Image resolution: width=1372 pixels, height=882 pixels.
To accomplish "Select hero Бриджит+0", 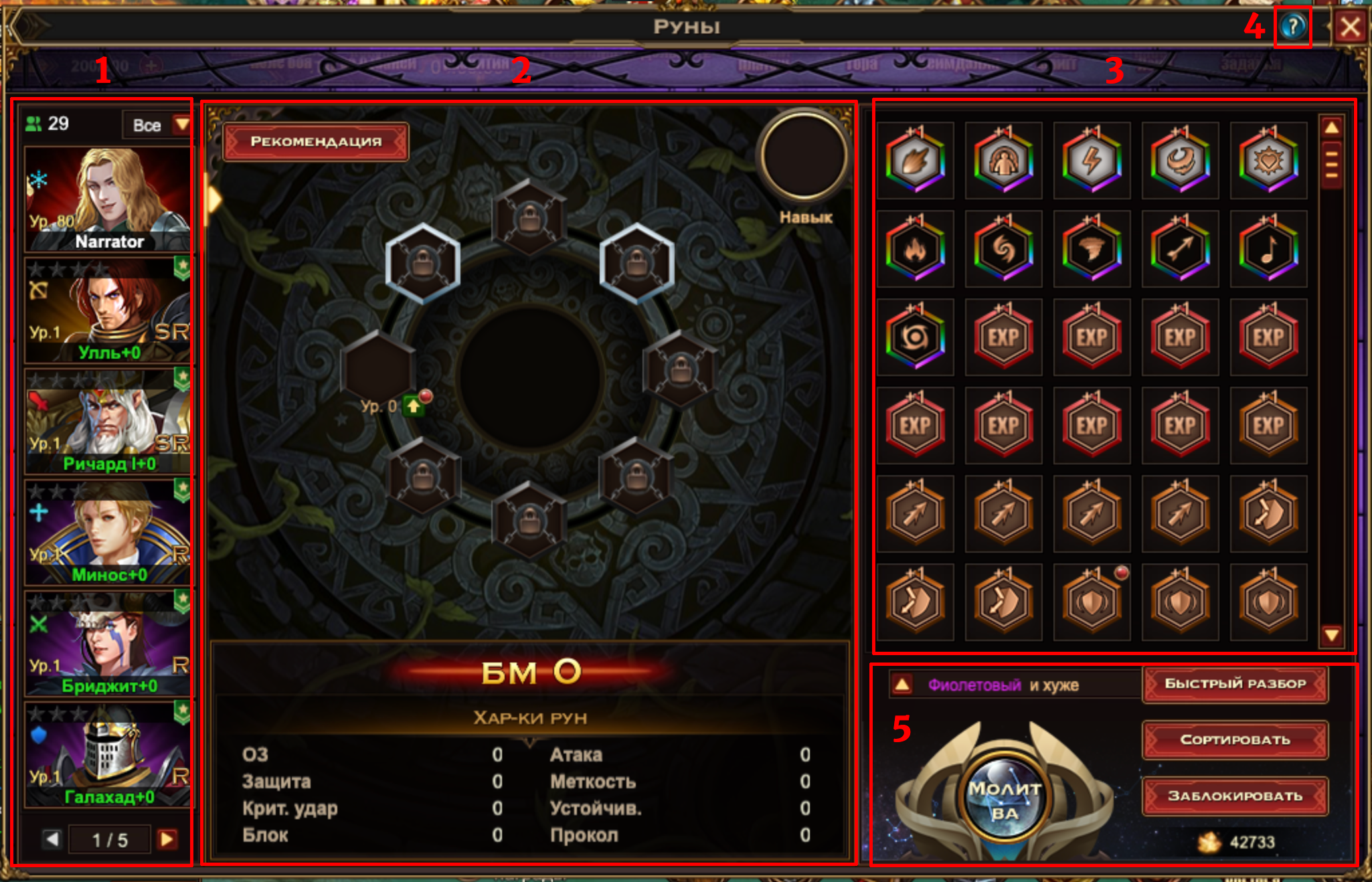I will [x=108, y=644].
